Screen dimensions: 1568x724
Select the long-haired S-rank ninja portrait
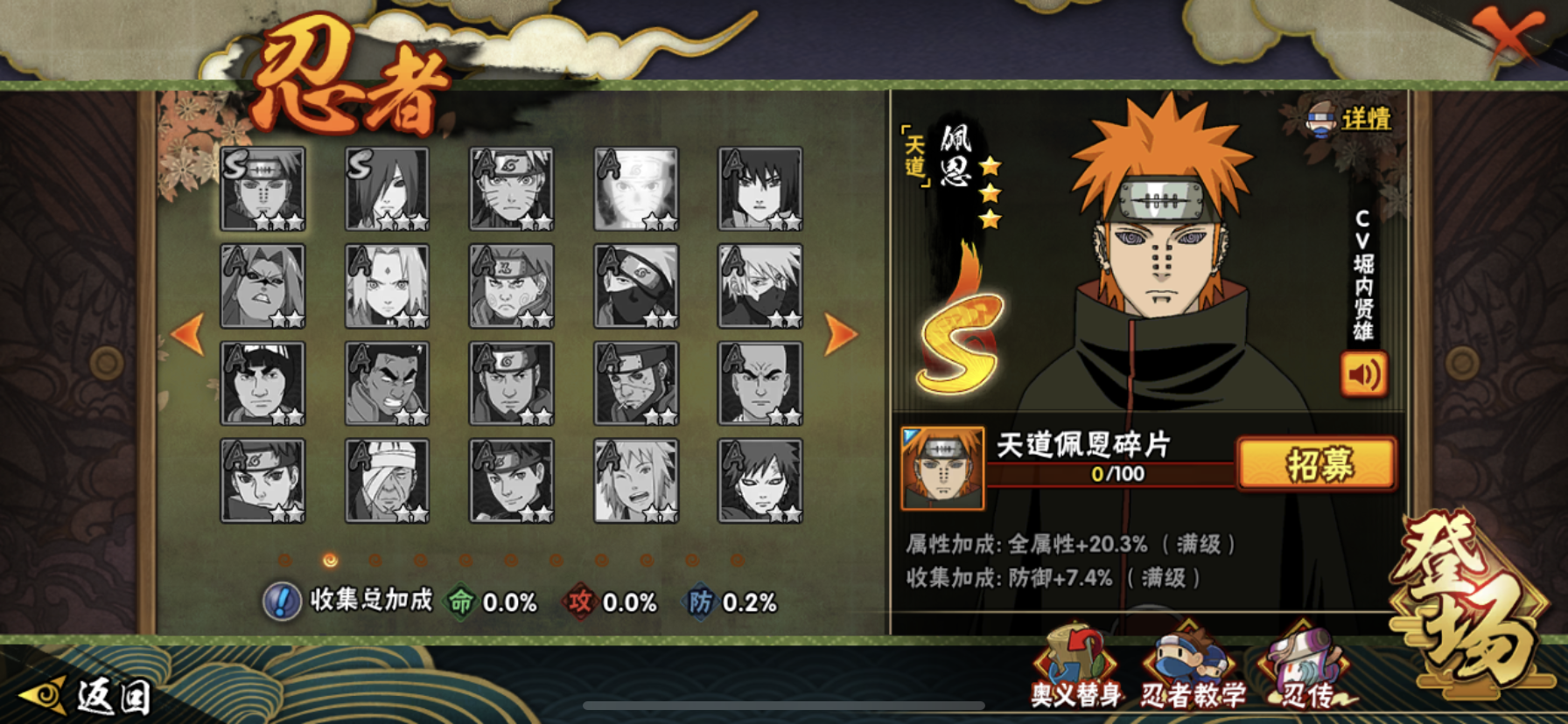[x=387, y=189]
